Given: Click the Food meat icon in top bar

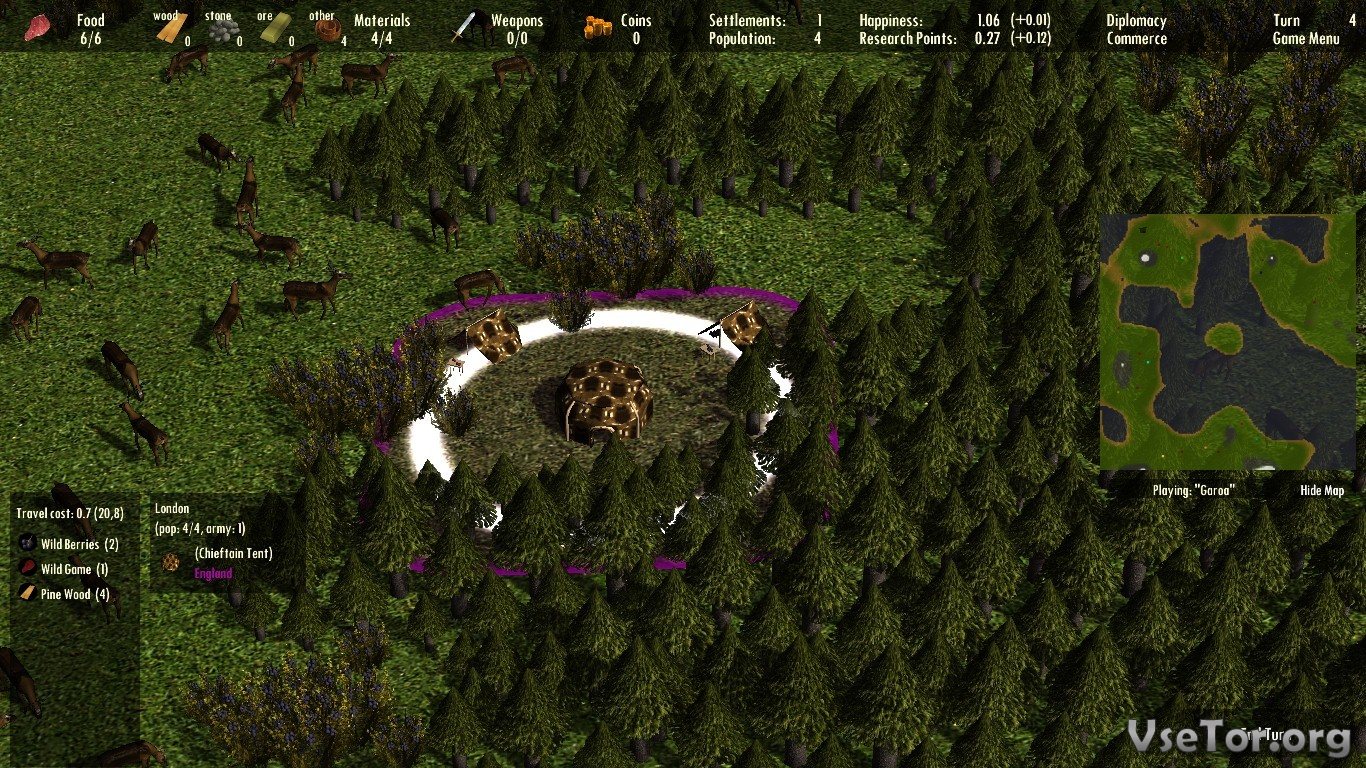Looking at the screenshot, I should pyautogui.click(x=41, y=28).
